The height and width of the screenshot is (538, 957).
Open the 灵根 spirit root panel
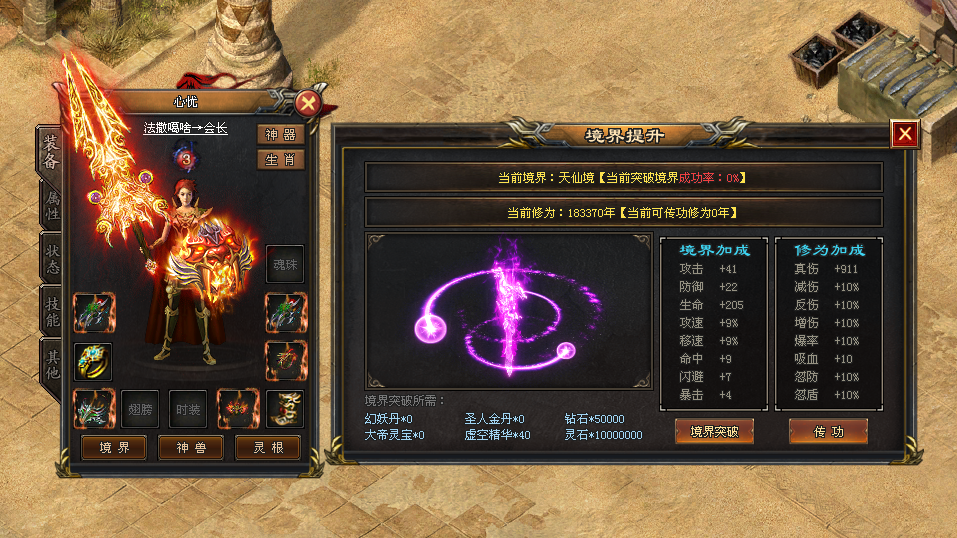point(267,447)
